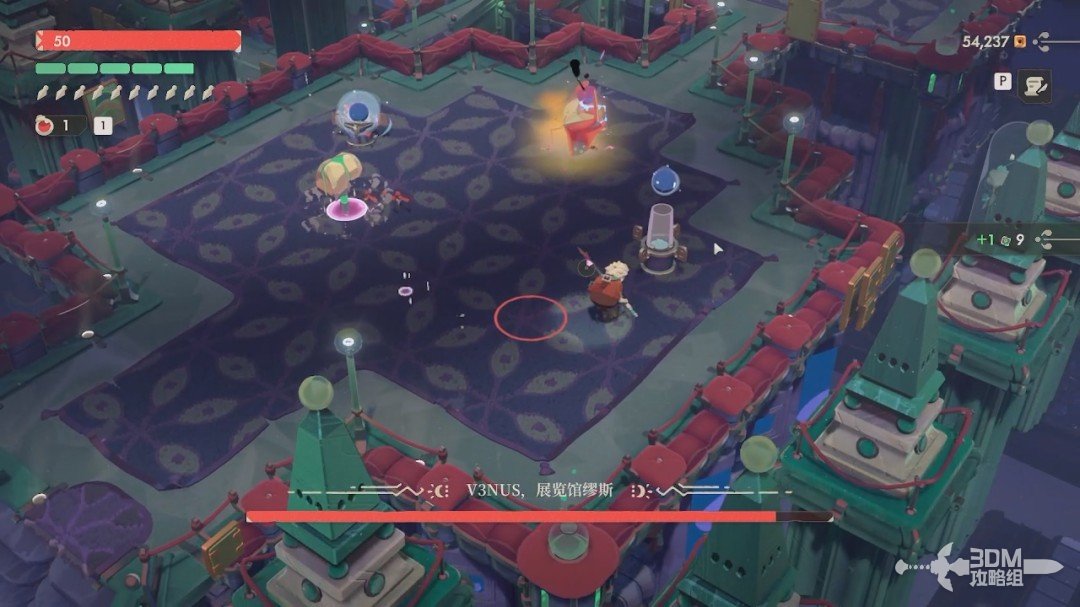Use the red health potion item
The height and width of the screenshot is (607, 1080).
[x=45, y=125]
